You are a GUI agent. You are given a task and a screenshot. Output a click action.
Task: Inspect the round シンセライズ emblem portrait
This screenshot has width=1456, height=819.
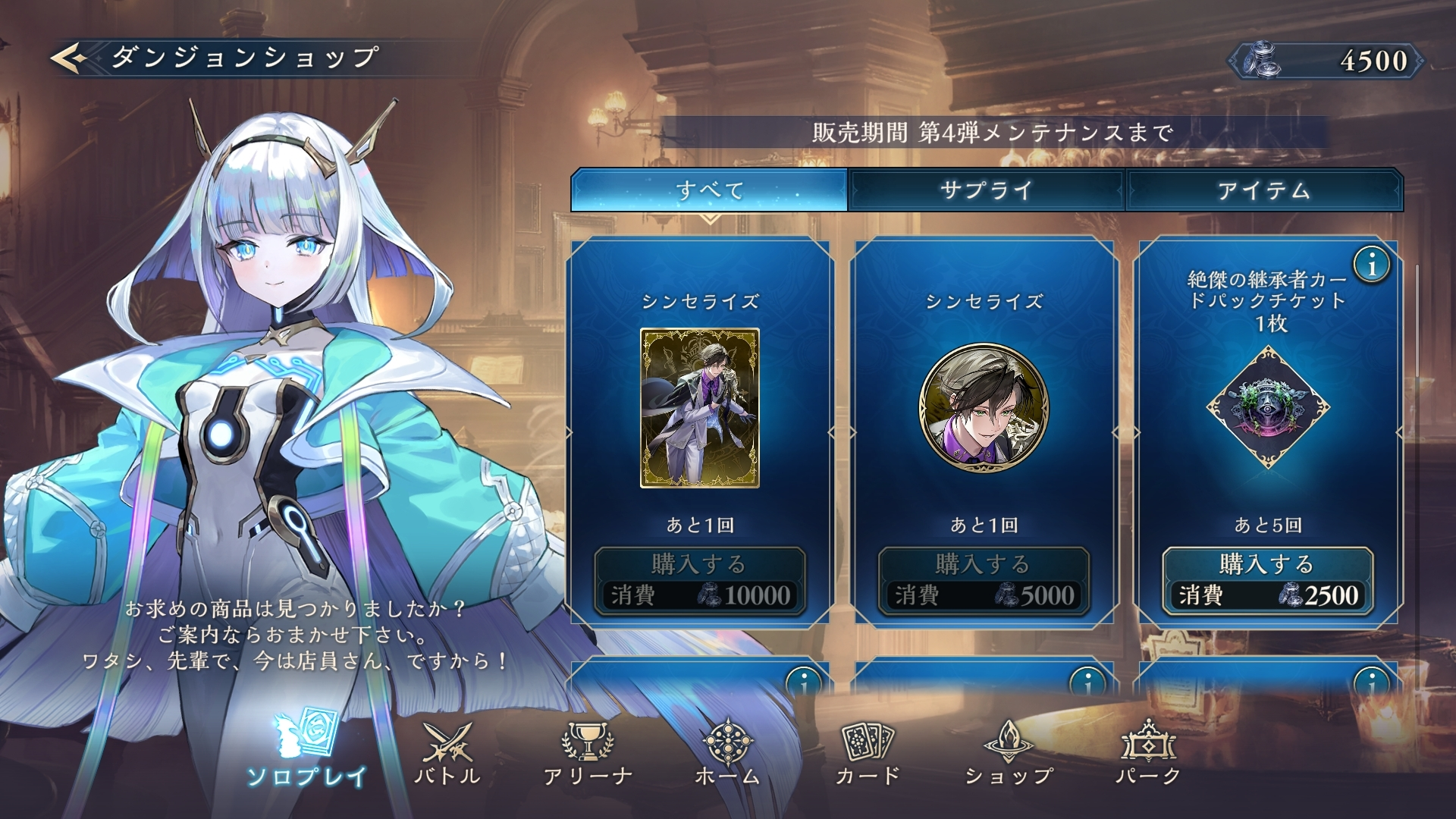coord(984,408)
